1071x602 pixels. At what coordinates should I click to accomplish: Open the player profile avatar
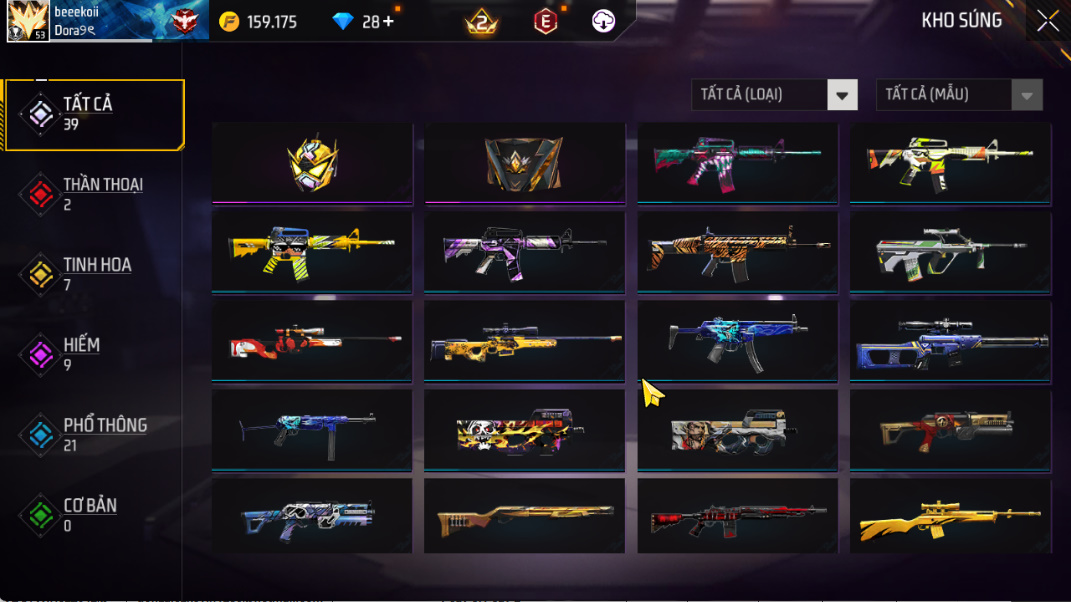[x=28, y=21]
